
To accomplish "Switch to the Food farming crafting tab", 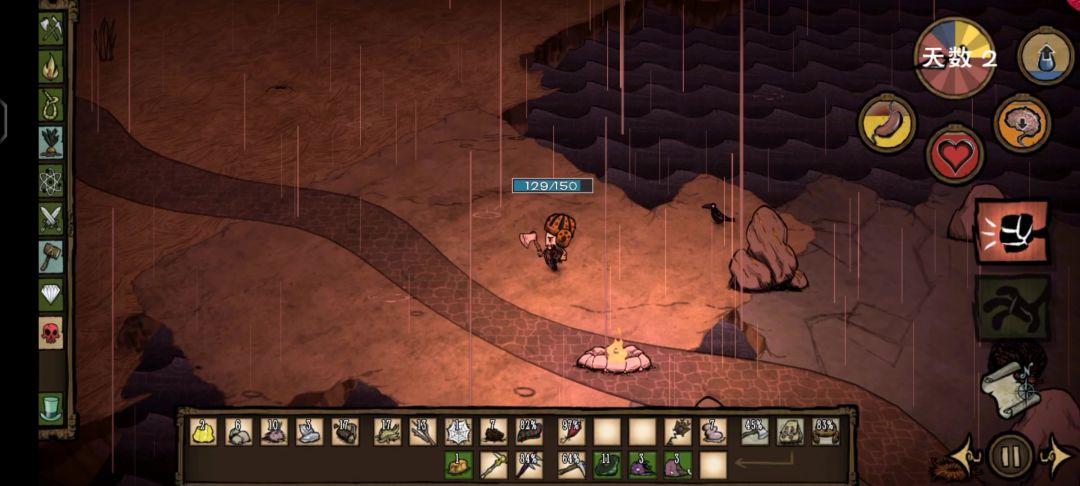I will tap(51, 142).
